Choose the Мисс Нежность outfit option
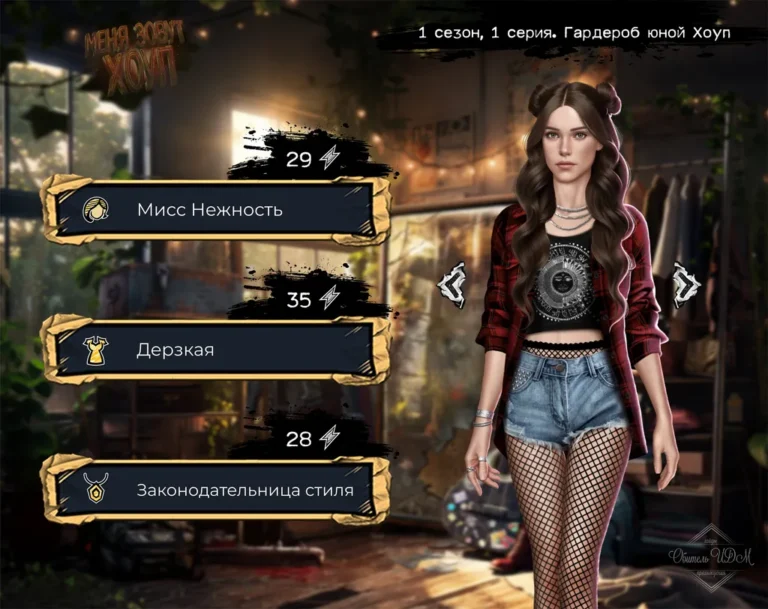768x609 pixels. (x=215, y=210)
